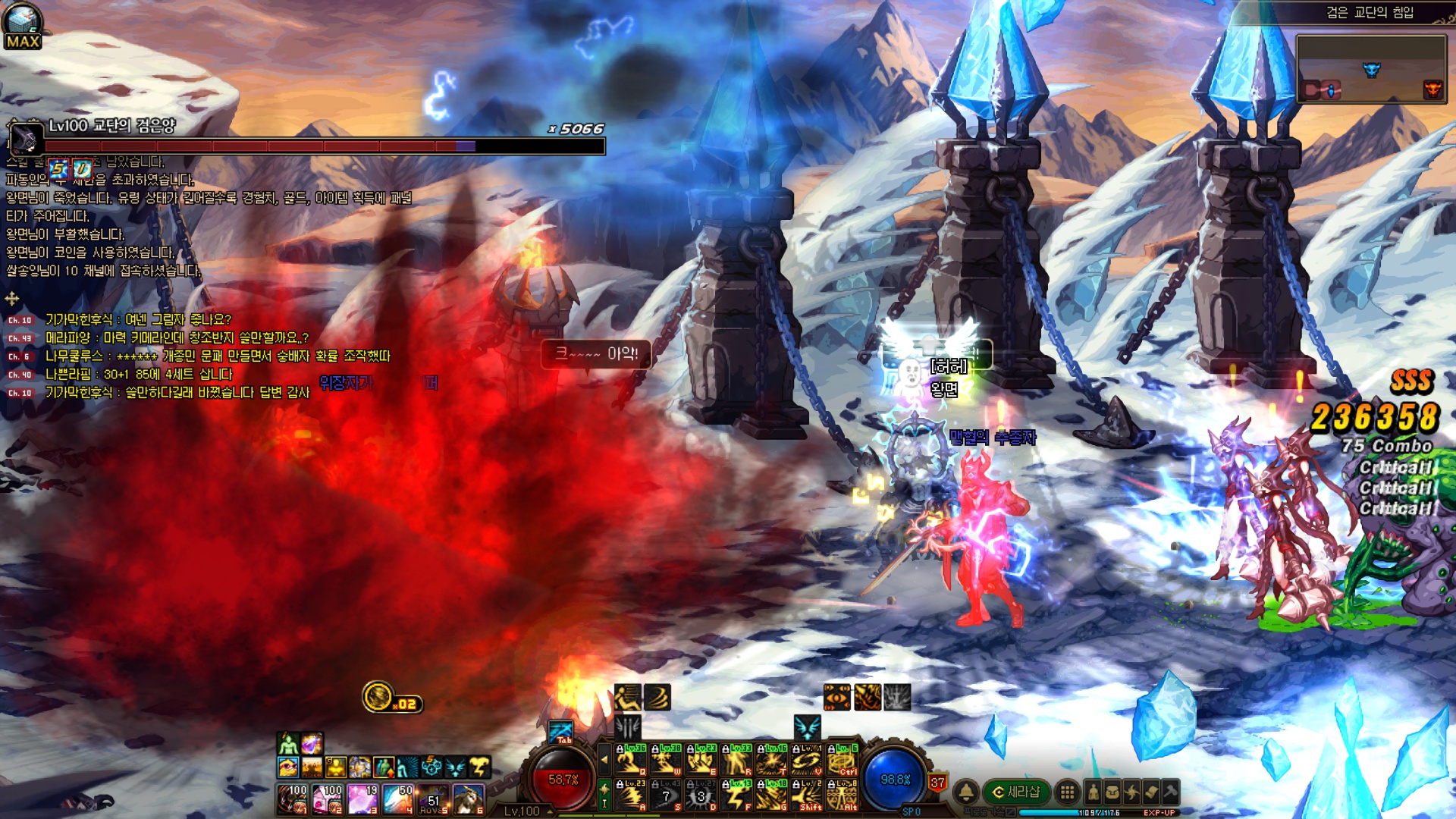Open the bell notification button

click(965, 792)
